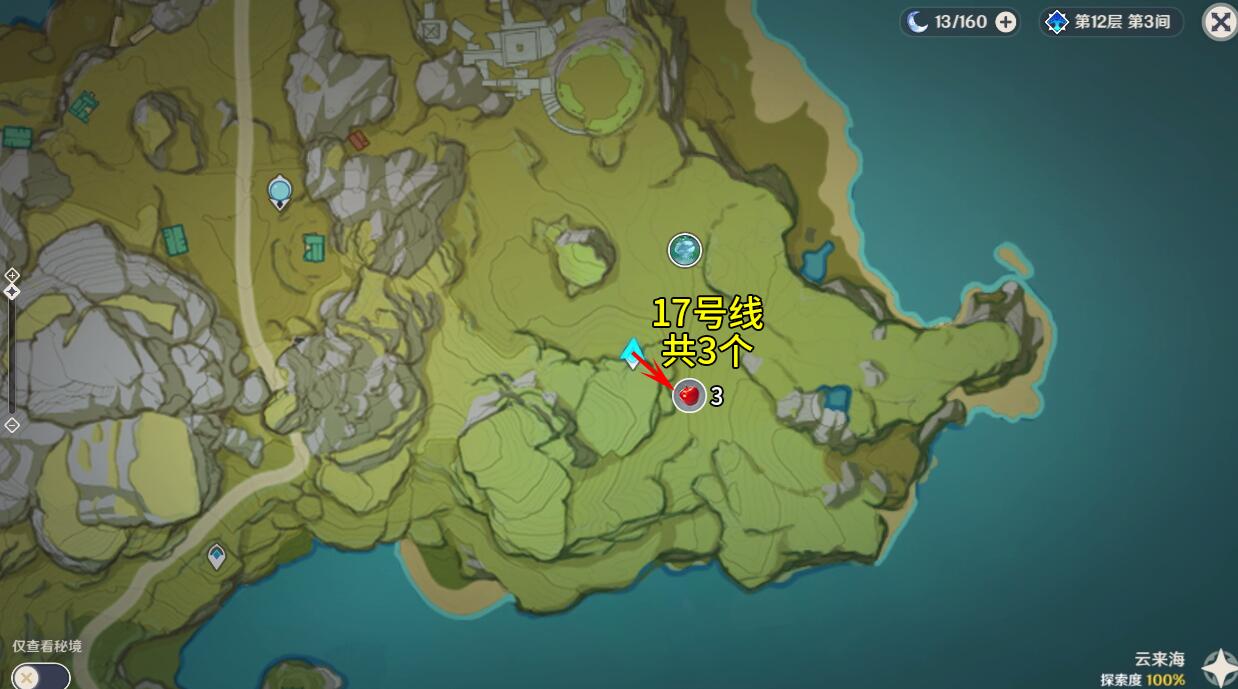Screen dimensions: 1238x689
Task: Click the map zoom-in button on the slider
Action: 12,274
